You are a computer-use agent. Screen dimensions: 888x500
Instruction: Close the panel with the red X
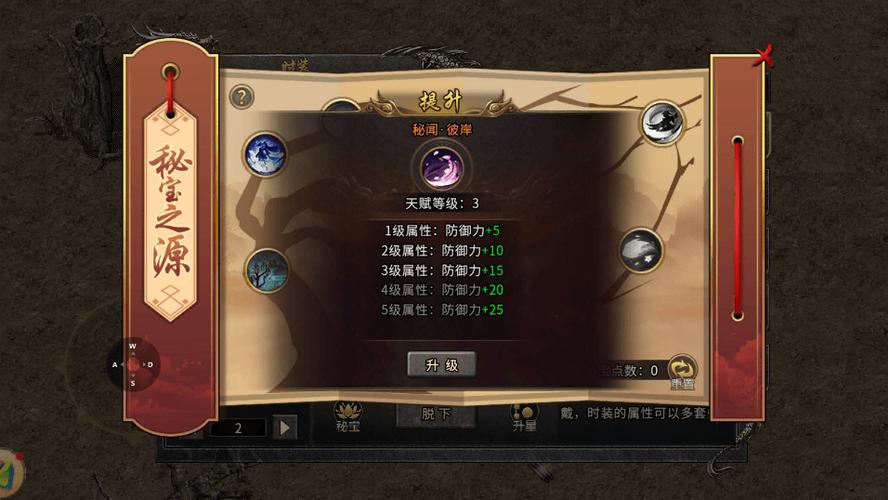pos(764,56)
